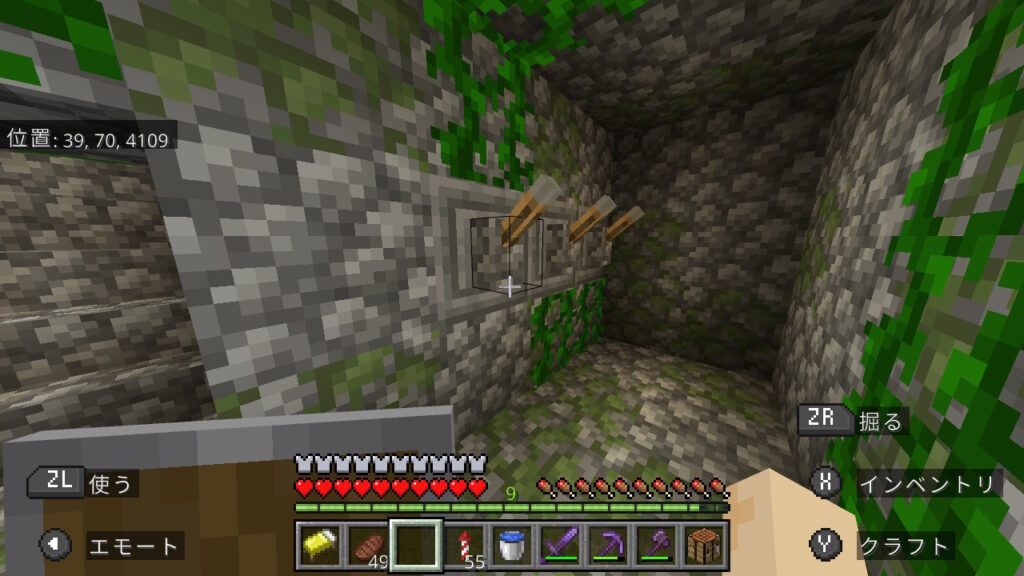1024x576 pixels.
Task: Choose the enchanted axe hotbar slot
Action: tap(656, 545)
